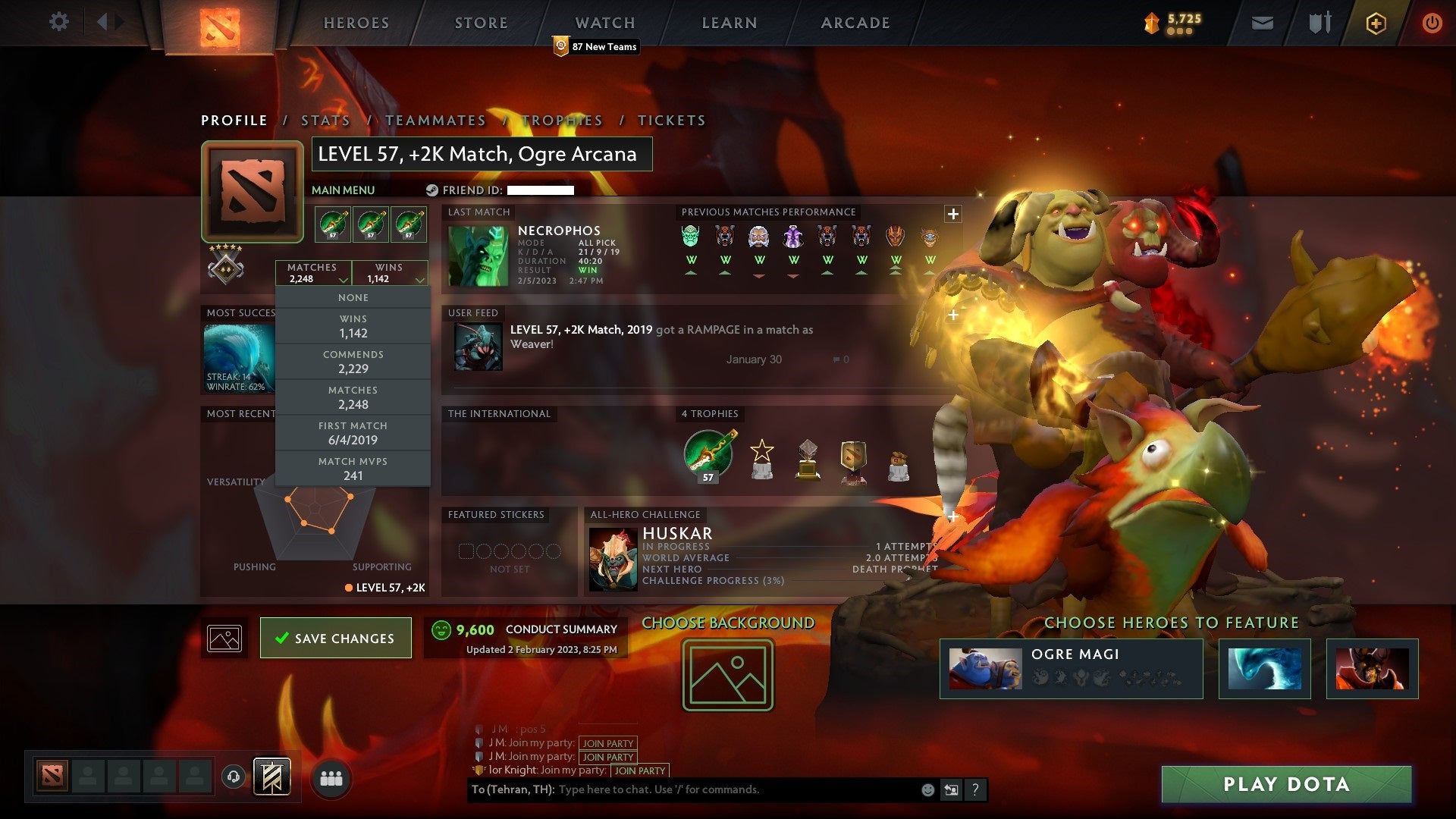Select COMMENDS from the open stat dropdown
The image size is (1456, 819).
[x=353, y=362]
